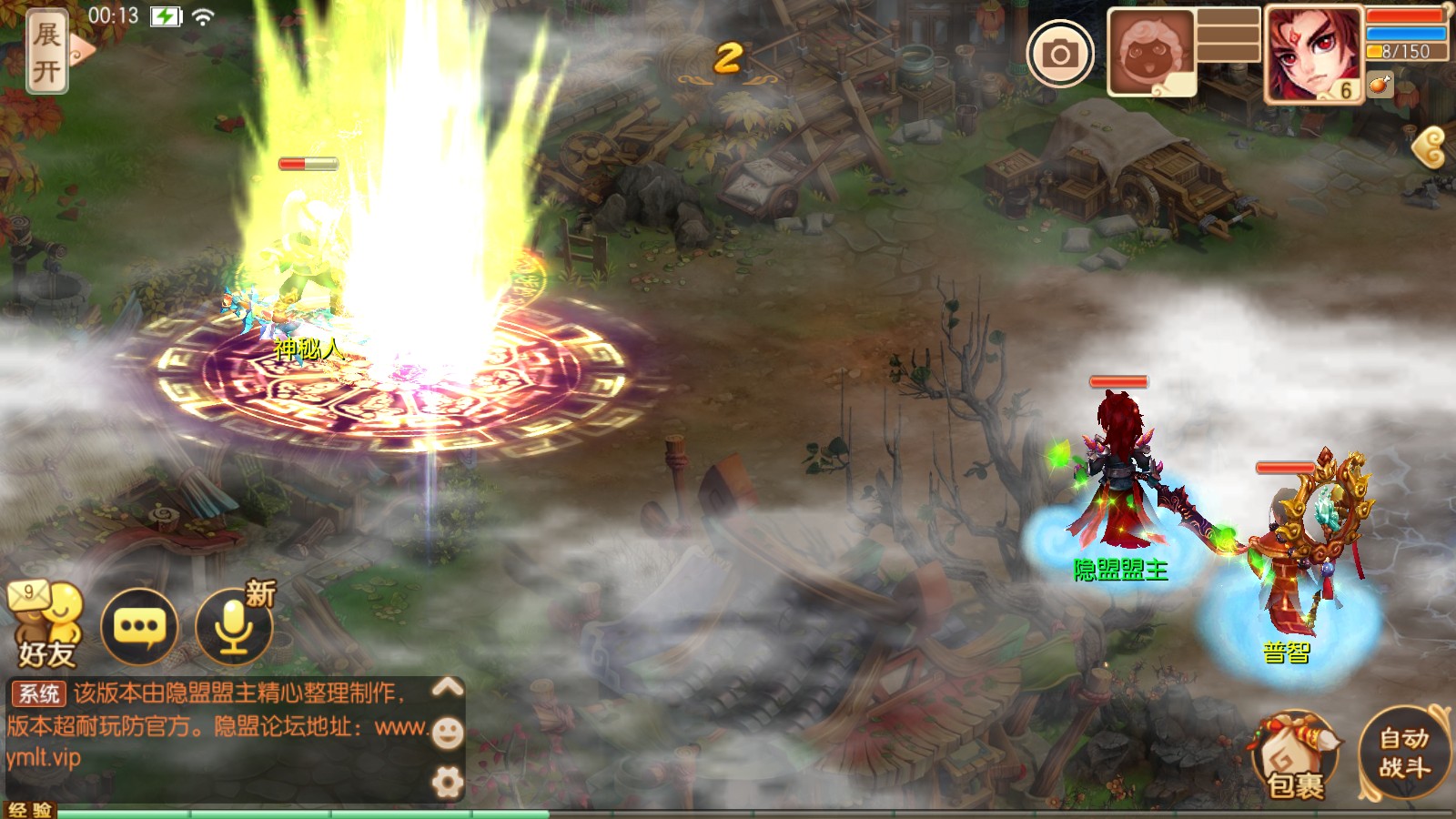Viewport: 1456px width, 819px height.
Task: Open the chat speech bubble button
Action: click(x=138, y=626)
